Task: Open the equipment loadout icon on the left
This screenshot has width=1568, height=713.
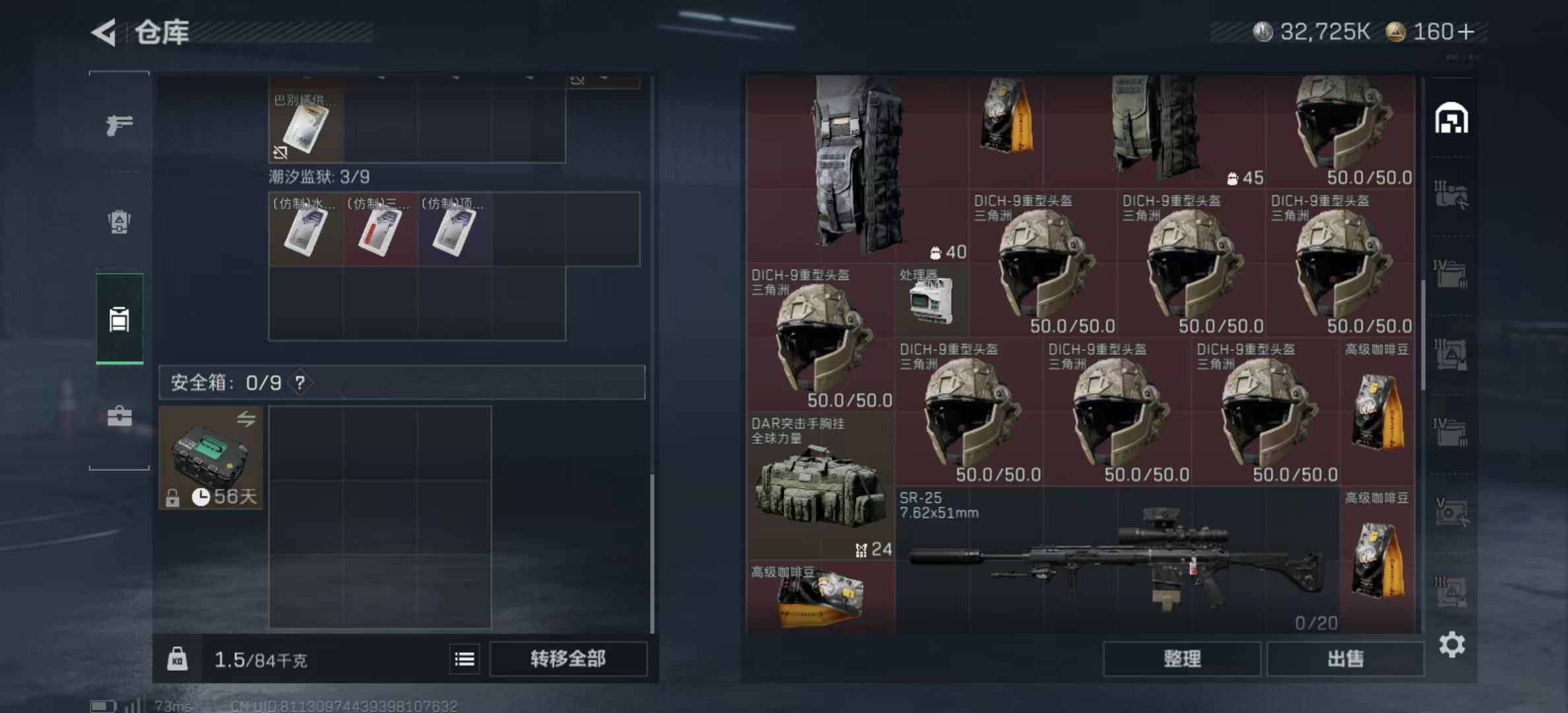Action: [x=119, y=222]
